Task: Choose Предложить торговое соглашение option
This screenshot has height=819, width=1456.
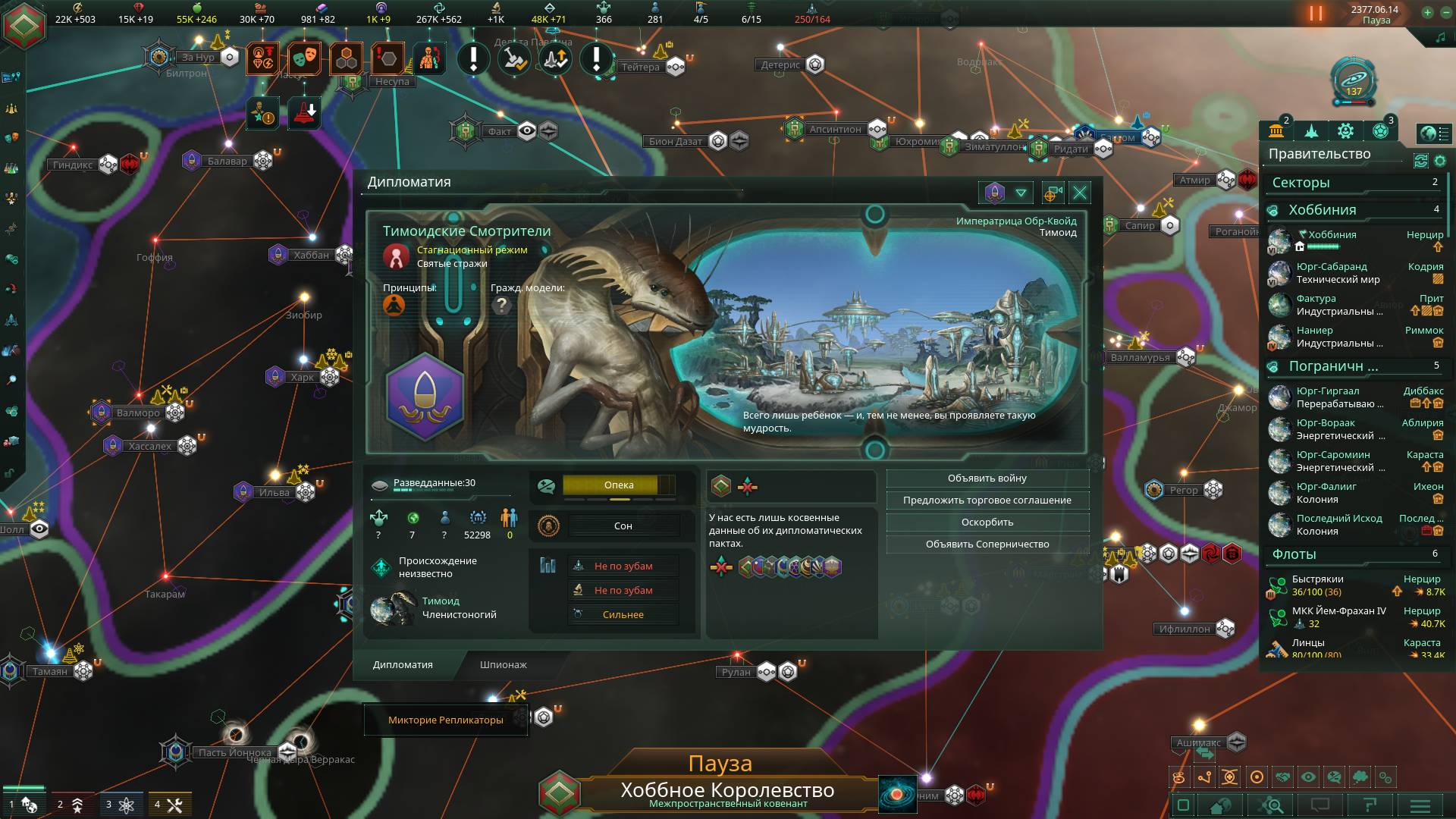Action: click(x=987, y=500)
